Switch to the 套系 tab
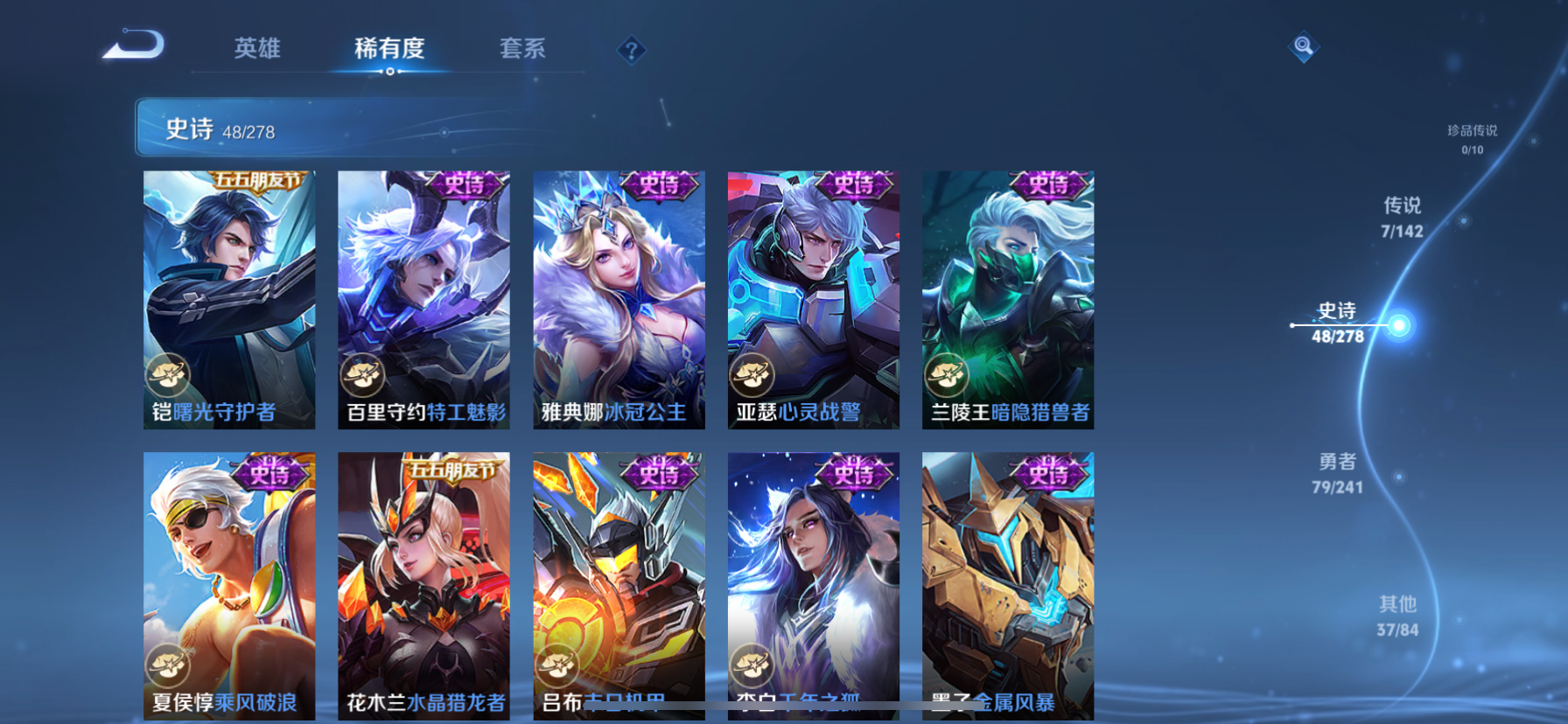The height and width of the screenshot is (724, 1568). [x=521, y=50]
